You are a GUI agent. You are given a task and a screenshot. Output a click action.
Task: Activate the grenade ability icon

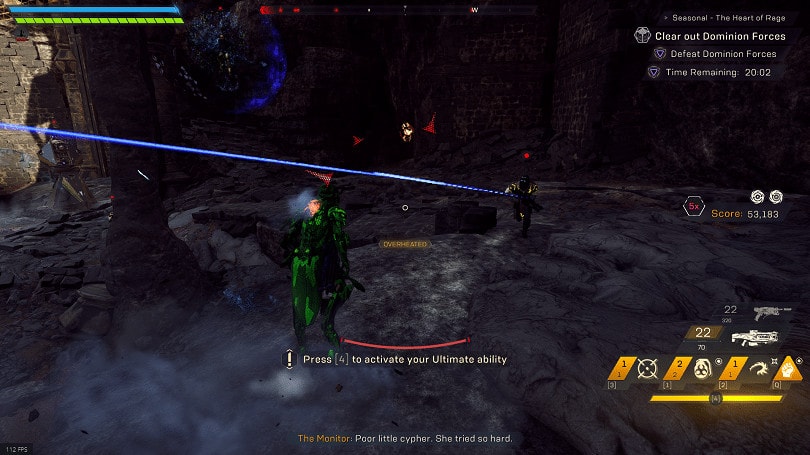[702, 370]
